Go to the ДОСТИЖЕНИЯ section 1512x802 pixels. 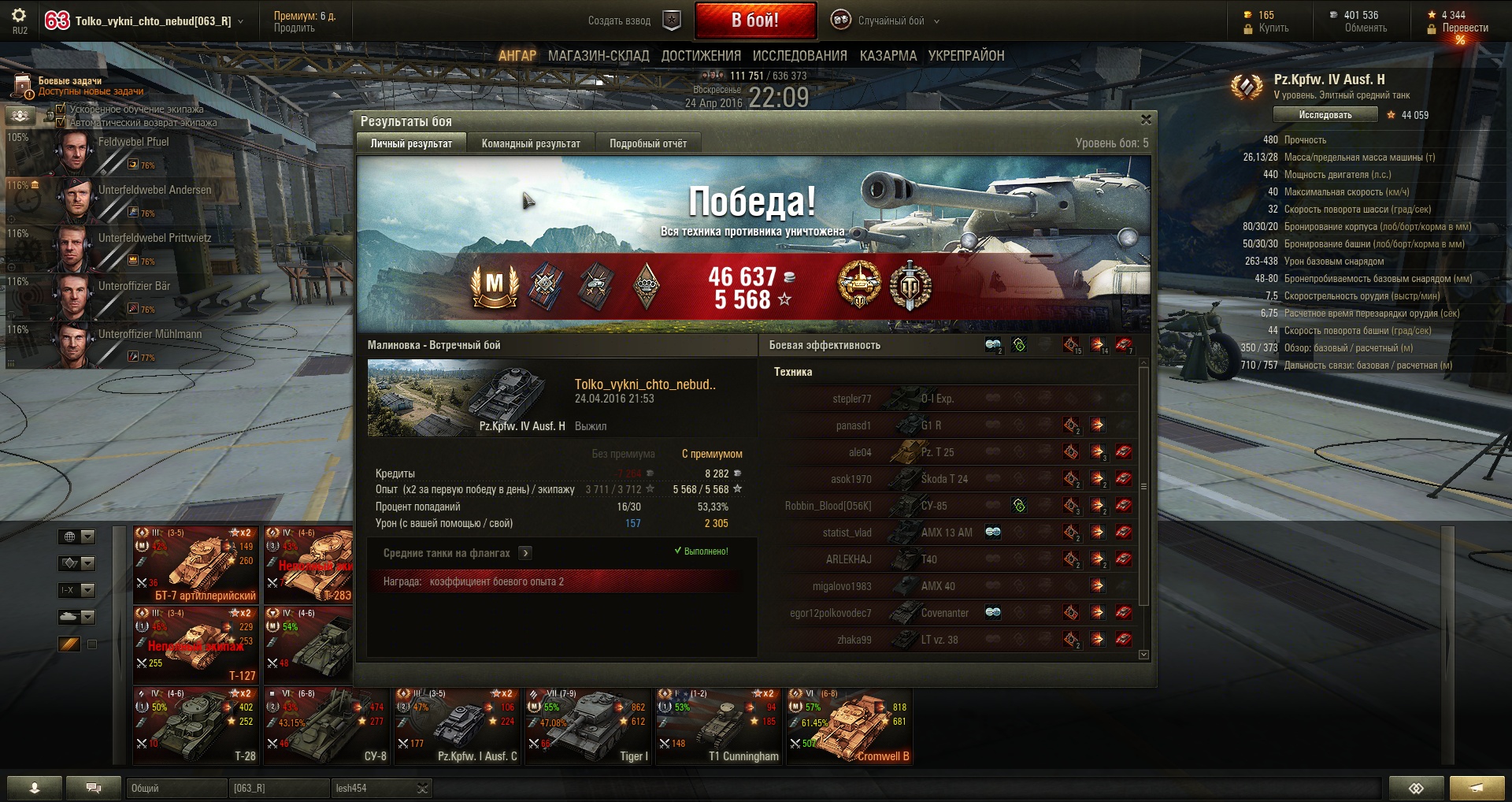tap(701, 56)
